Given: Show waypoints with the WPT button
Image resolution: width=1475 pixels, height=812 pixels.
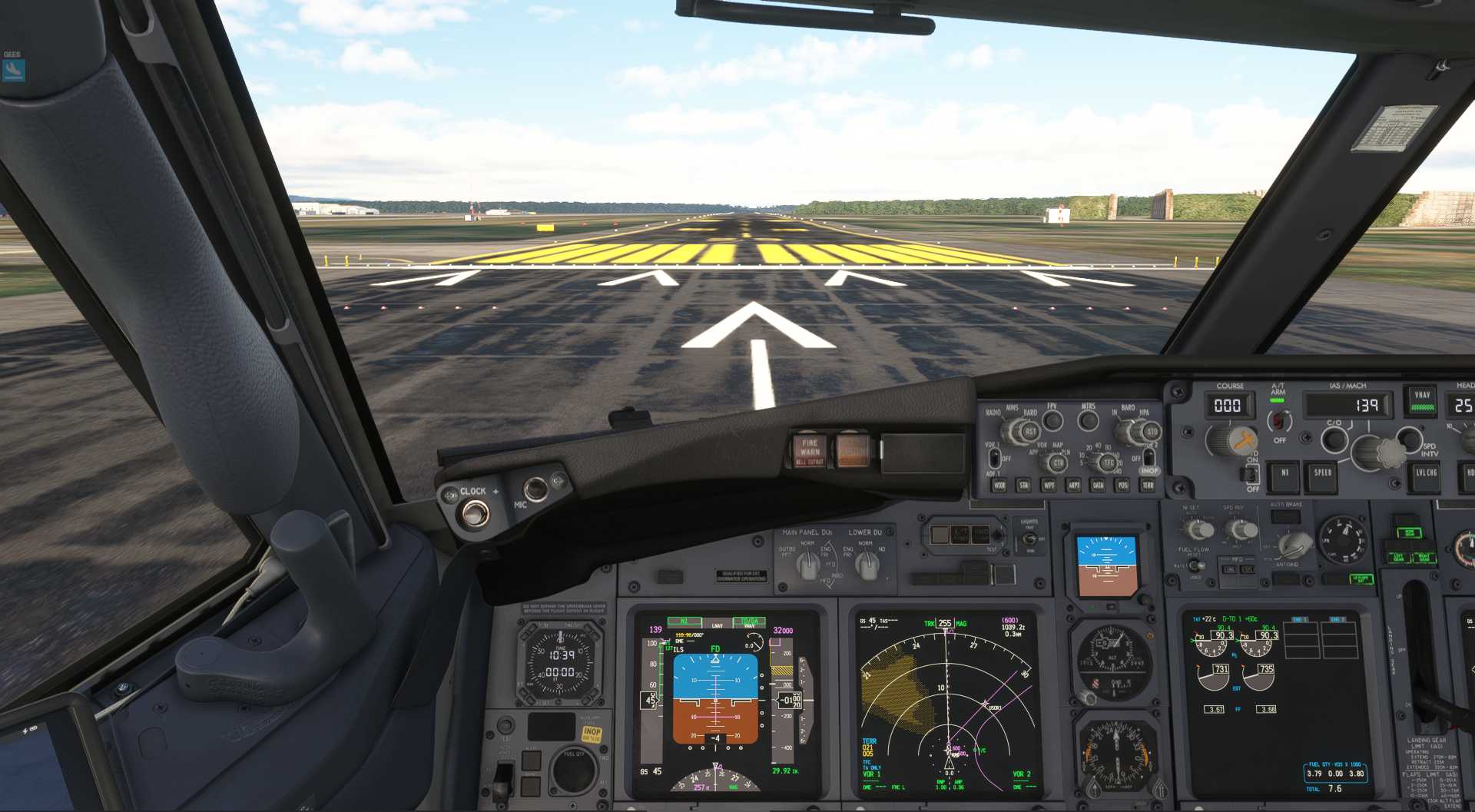Looking at the screenshot, I should click(1049, 486).
